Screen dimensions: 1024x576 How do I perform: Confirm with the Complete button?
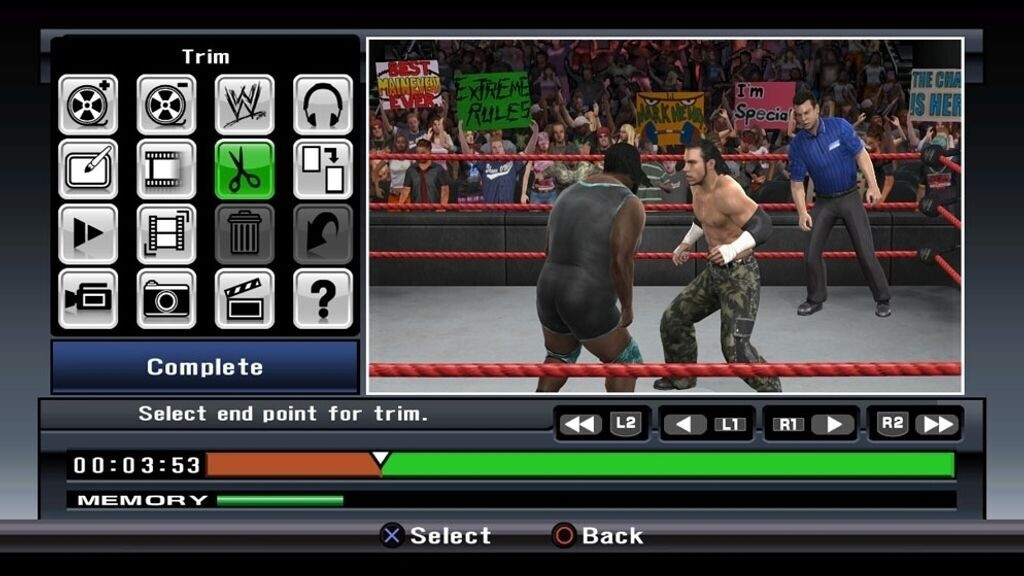205,367
